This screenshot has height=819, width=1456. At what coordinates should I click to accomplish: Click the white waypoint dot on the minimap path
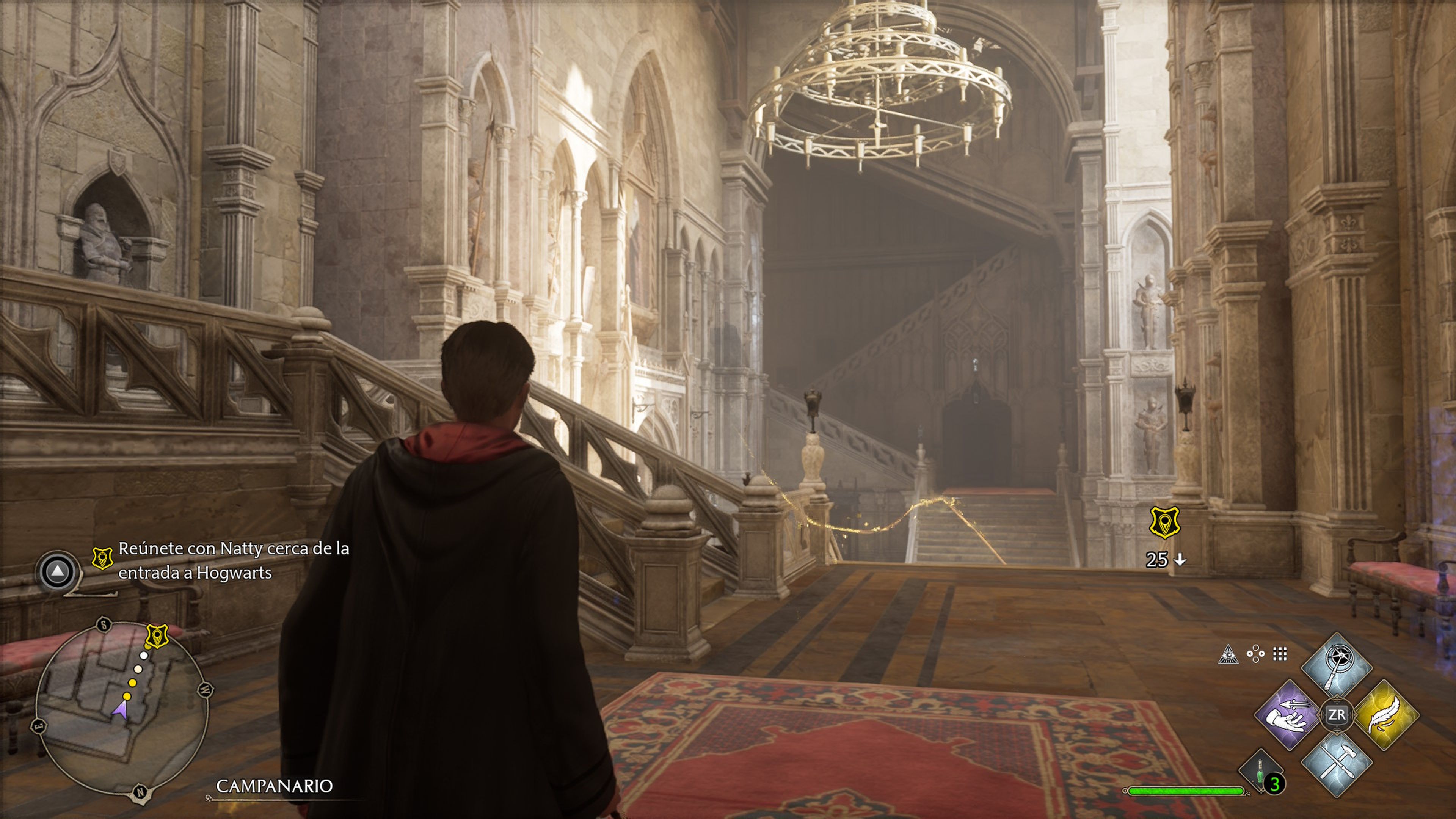144,655
